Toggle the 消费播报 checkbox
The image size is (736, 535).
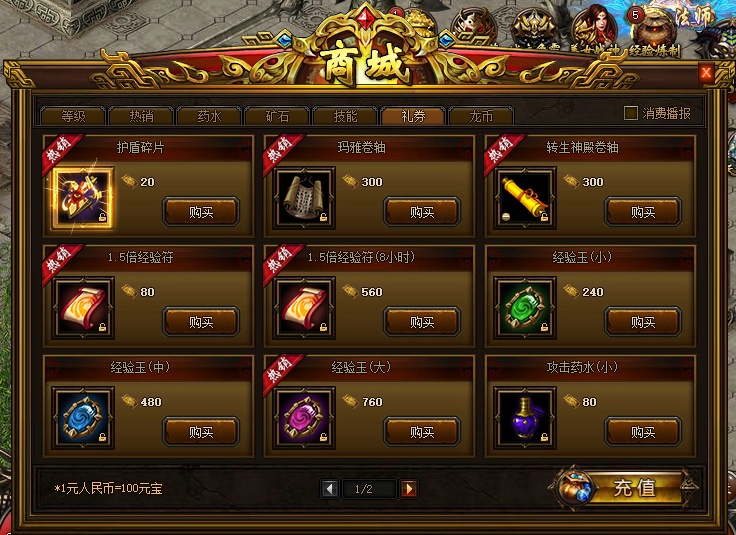tap(631, 113)
